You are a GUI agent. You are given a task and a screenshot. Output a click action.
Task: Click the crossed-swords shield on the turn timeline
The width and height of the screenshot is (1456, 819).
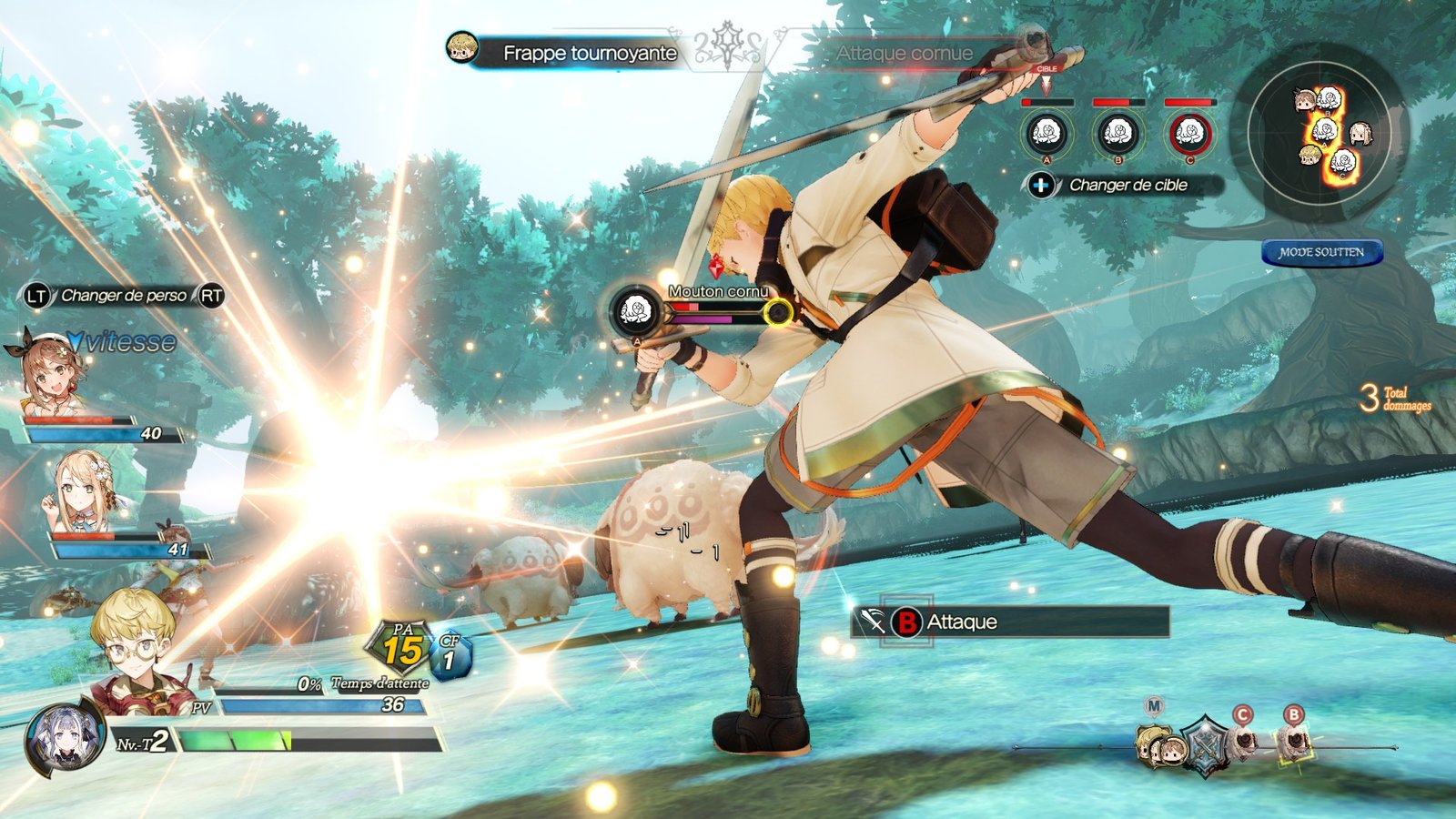click(1205, 745)
